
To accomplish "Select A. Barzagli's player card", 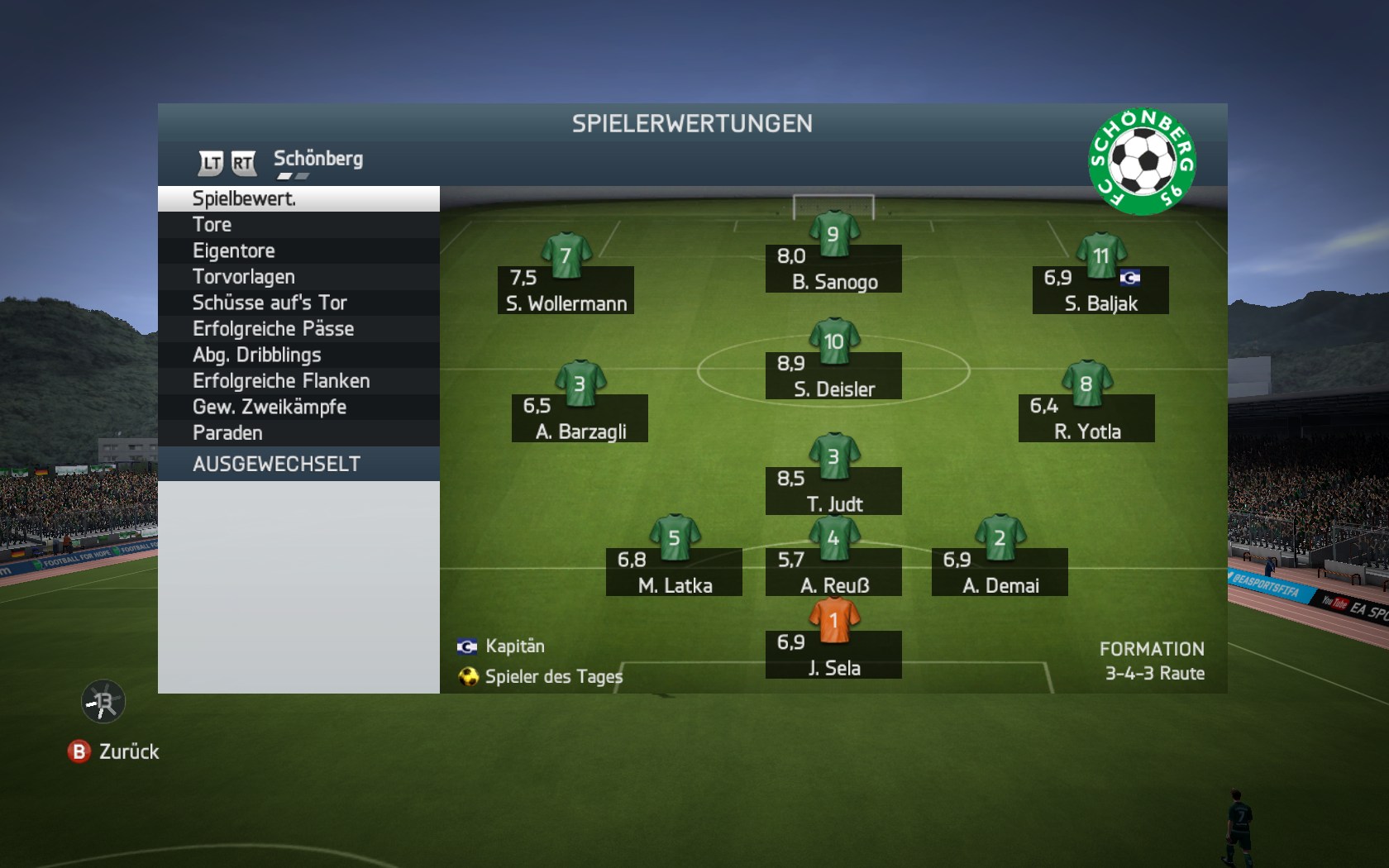I will tap(580, 418).
